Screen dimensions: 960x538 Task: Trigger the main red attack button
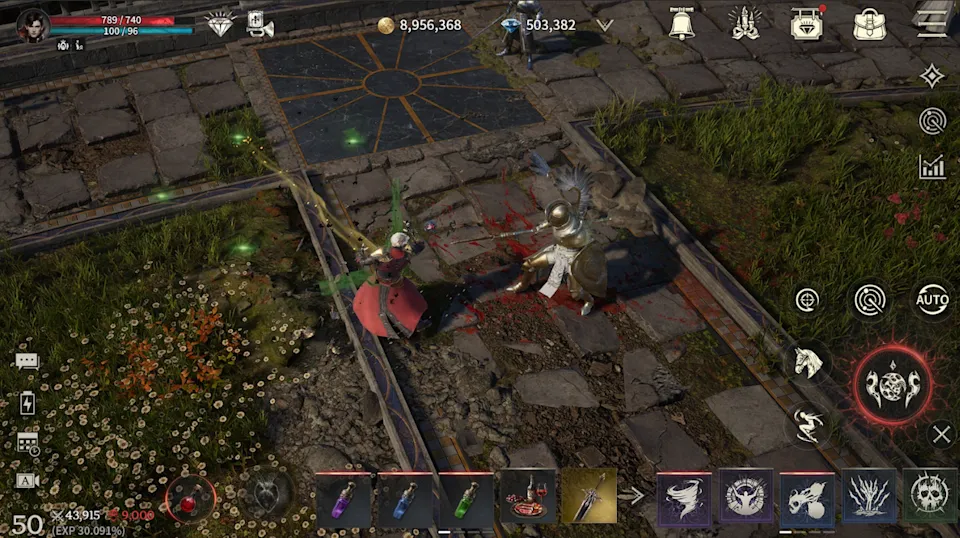(892, 385)
